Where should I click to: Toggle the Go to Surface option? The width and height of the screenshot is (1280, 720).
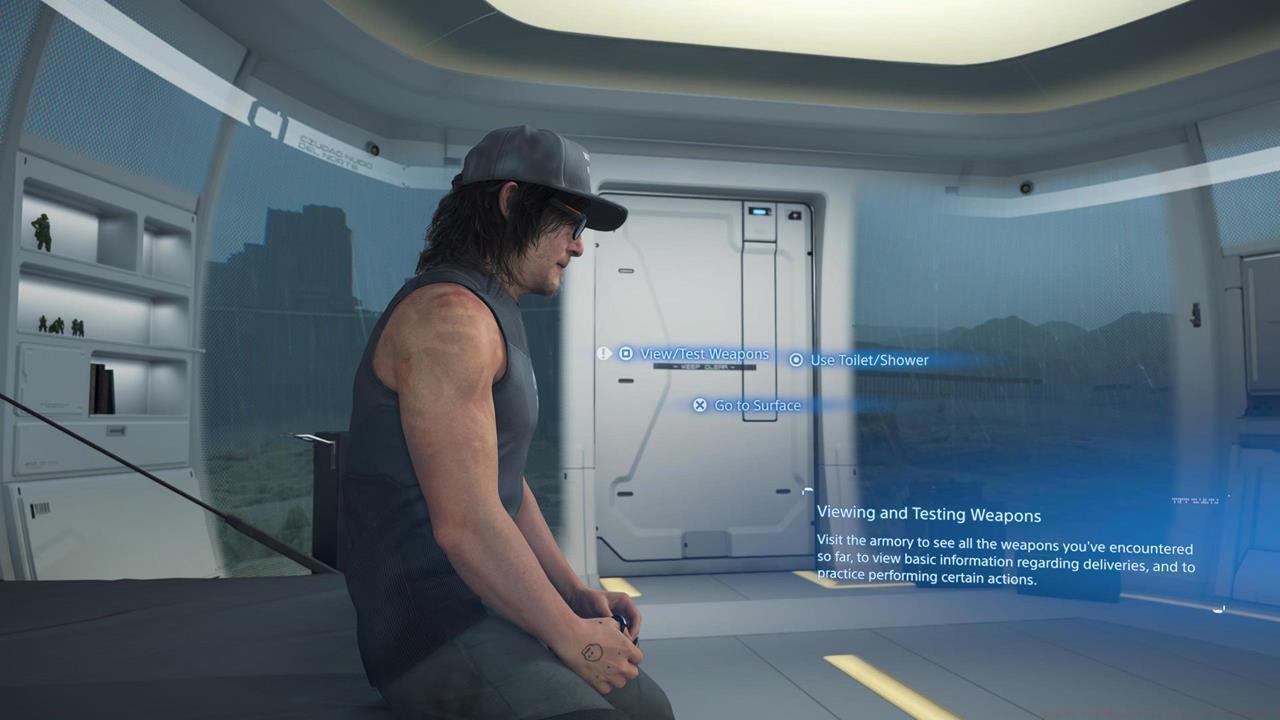(757, 405)
